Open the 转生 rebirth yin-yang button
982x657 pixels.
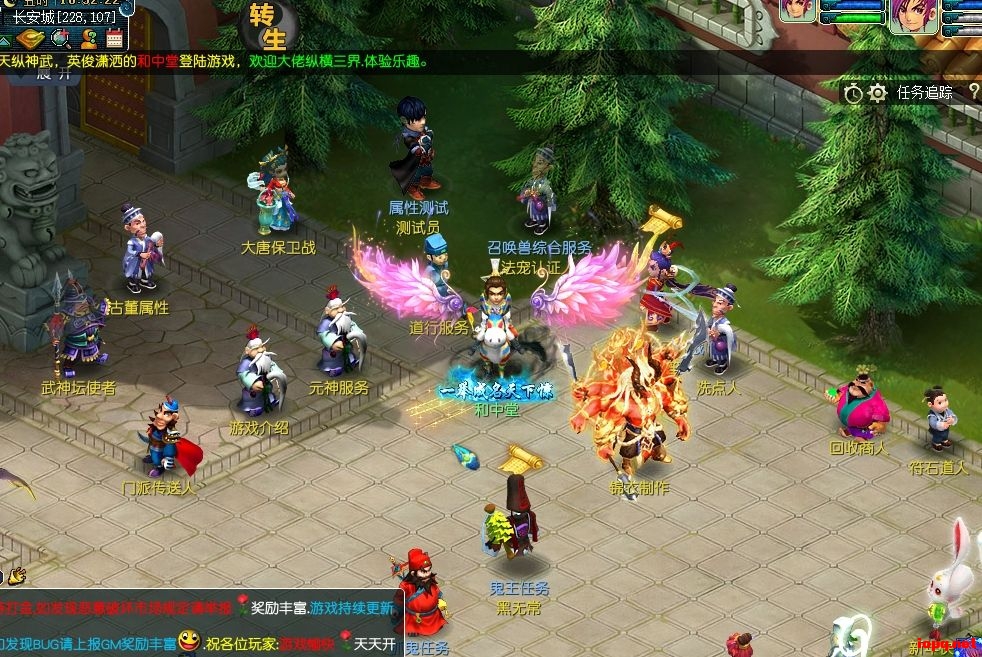coord(268,25)
